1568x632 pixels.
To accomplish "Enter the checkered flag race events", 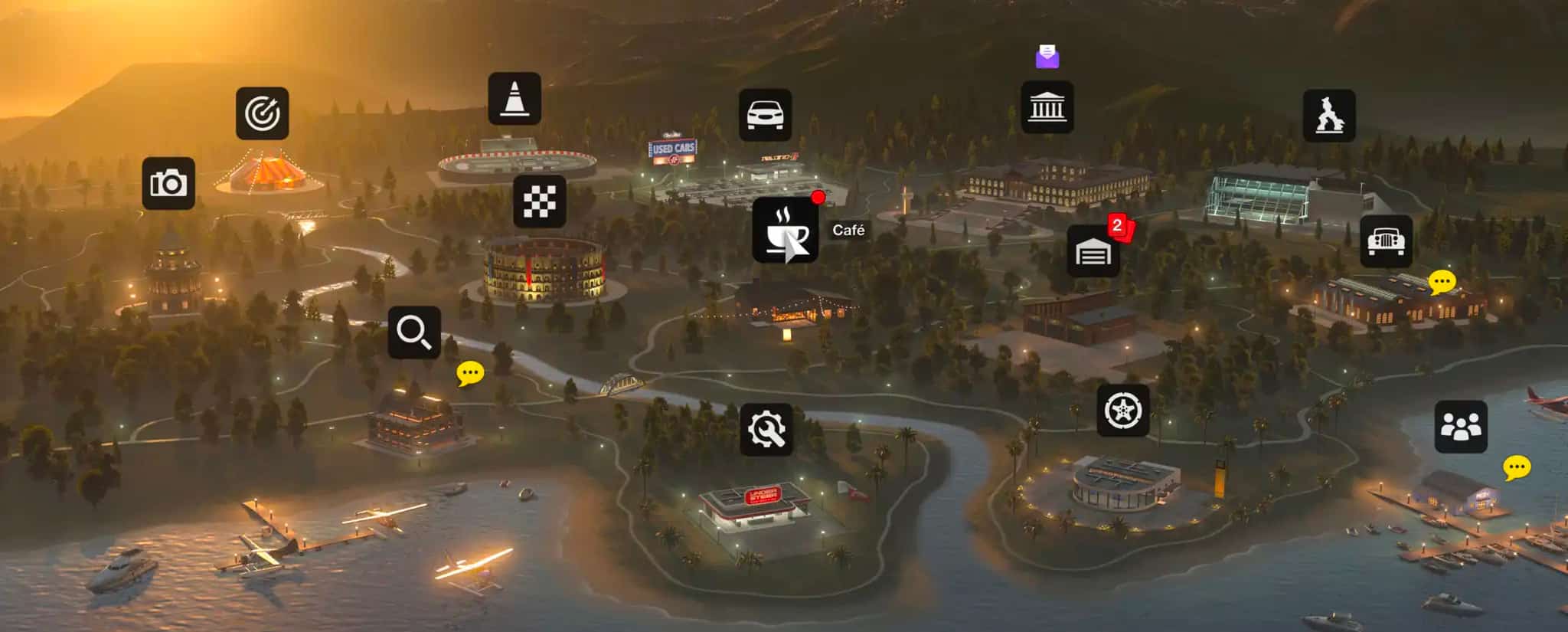I will [x=540, y=201].
